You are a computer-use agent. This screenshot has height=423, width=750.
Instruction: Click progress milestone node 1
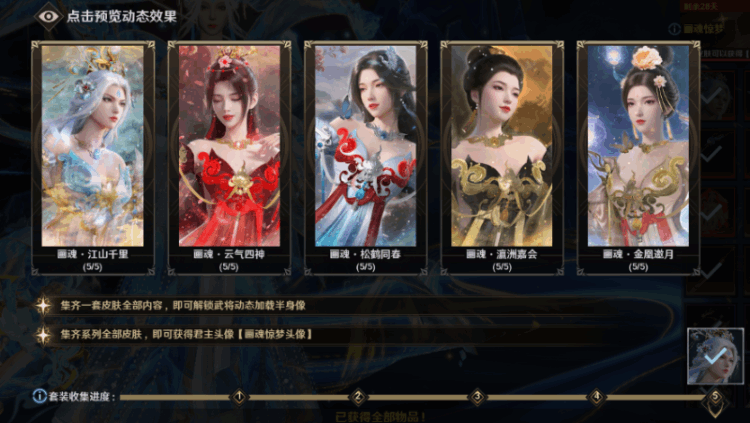click(238, 396)
